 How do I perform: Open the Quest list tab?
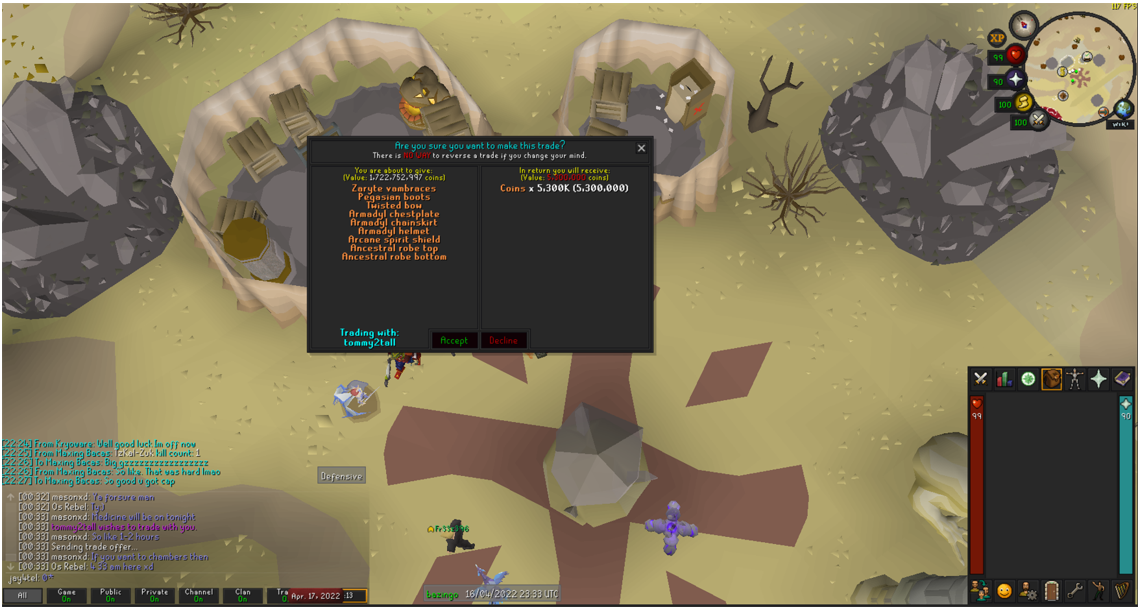tap(1028, 379)
